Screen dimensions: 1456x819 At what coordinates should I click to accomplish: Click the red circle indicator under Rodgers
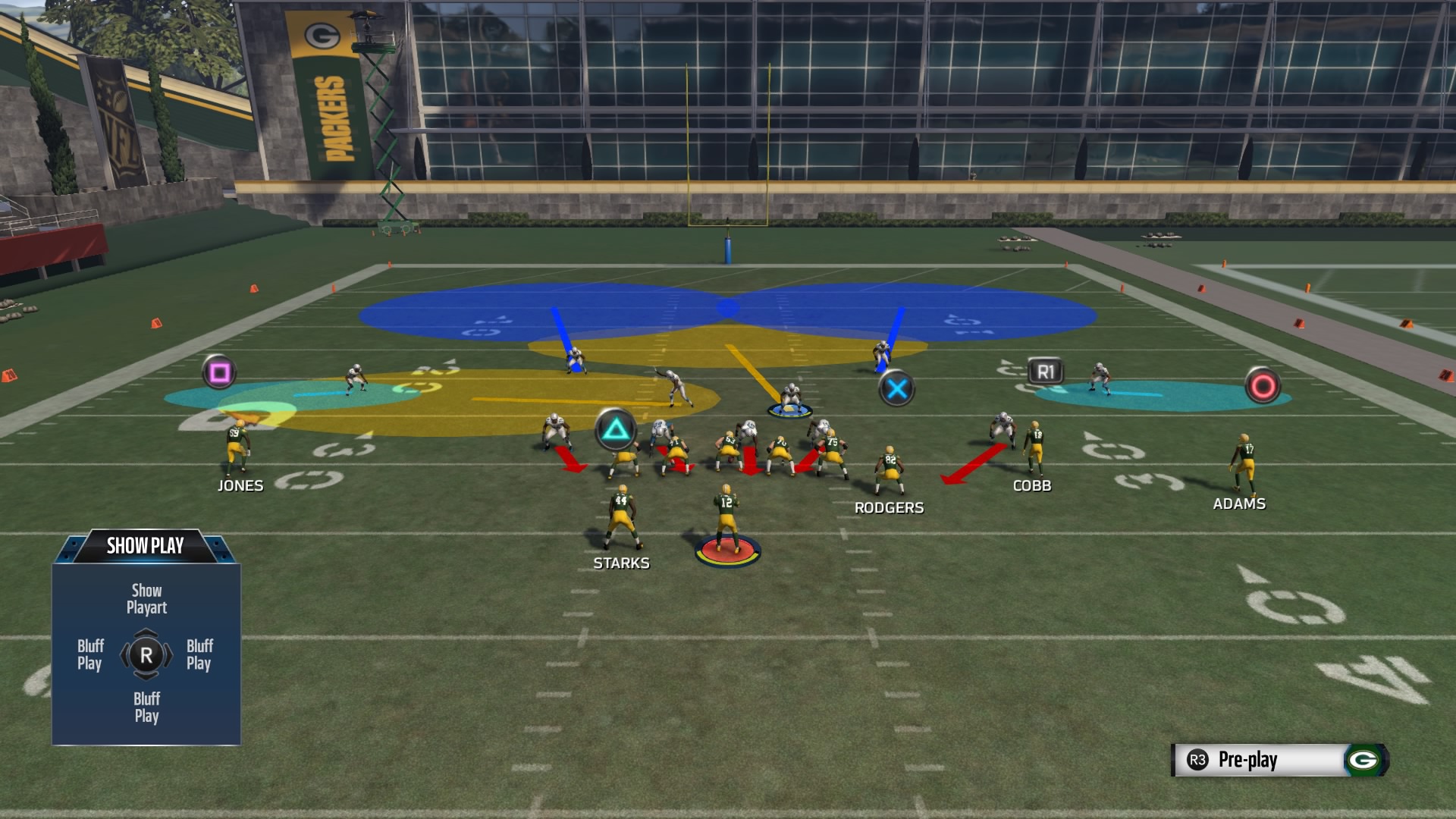[729, 552]
